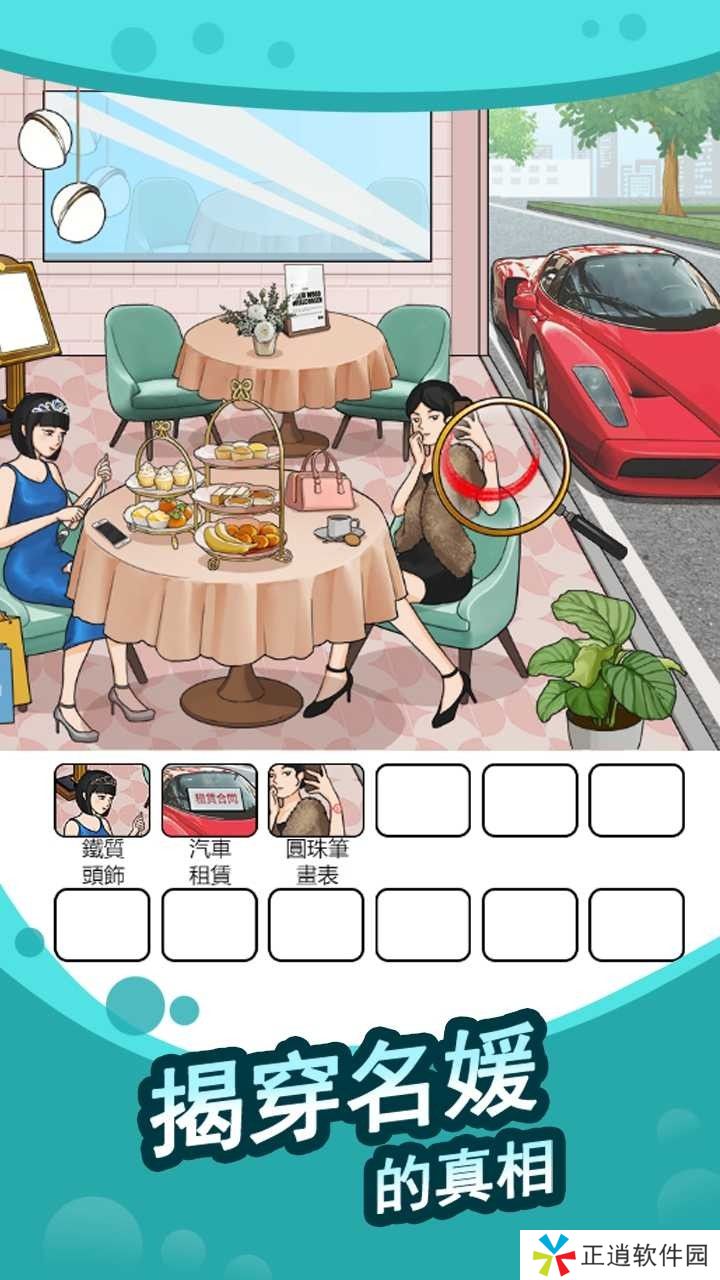Open the 汽車租賃 car rental clue

[x=209, y=800]
